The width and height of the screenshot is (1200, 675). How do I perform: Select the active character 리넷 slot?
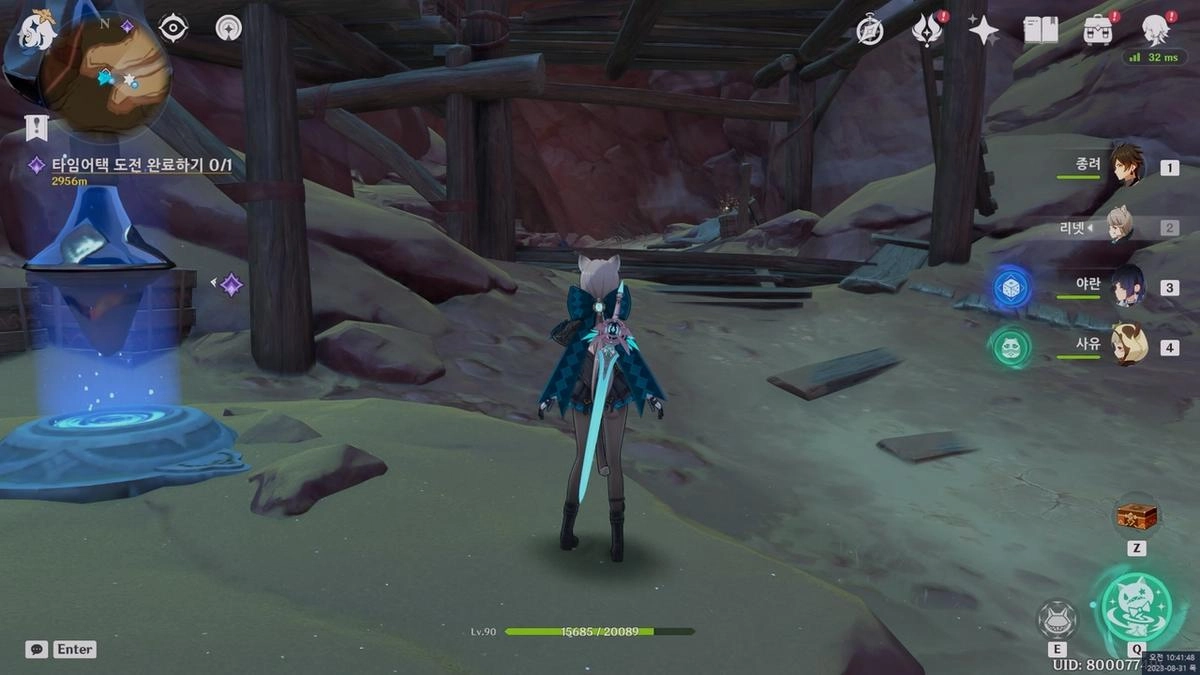coord(1118,227)
